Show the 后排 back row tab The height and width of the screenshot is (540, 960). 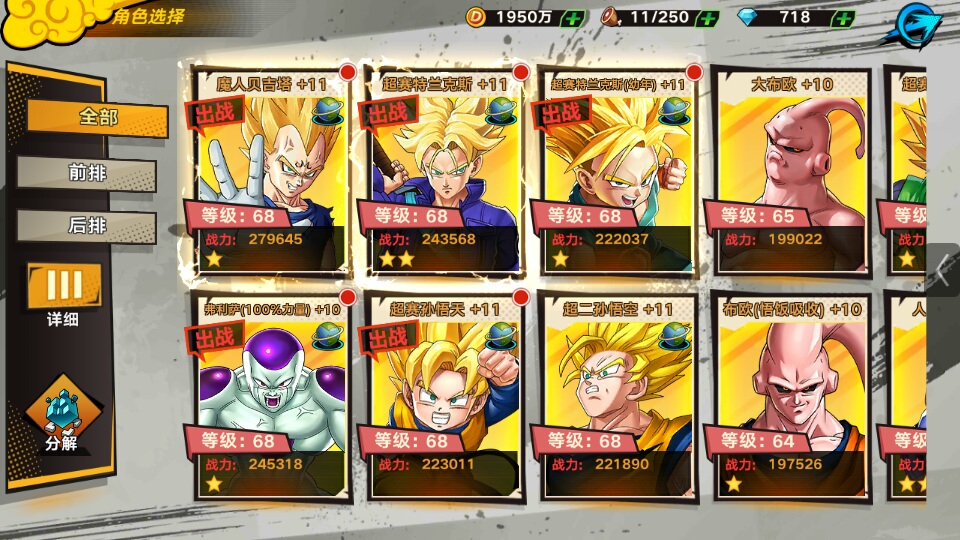[88, 226]
